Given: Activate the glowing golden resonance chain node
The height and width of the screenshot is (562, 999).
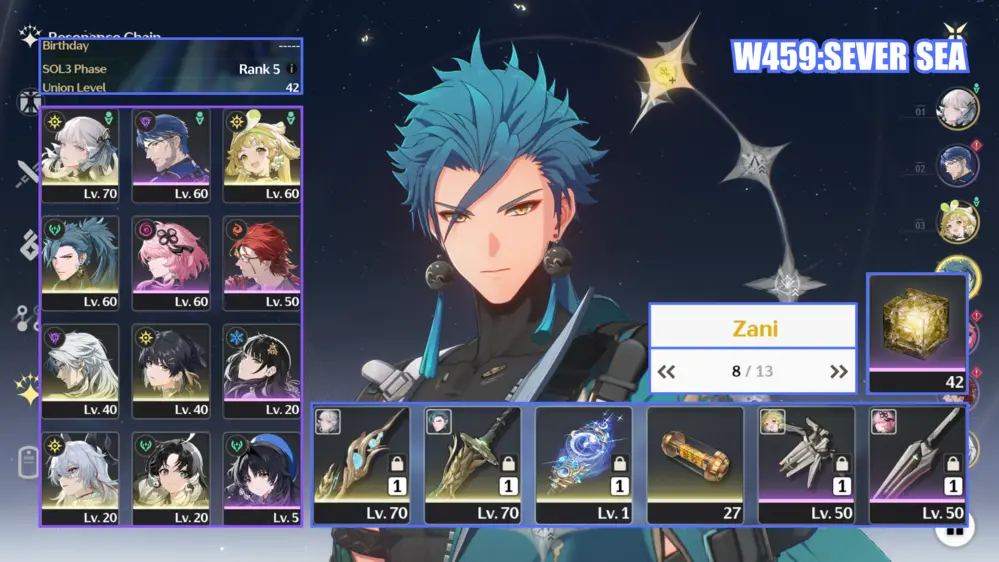Looking at the screenshot, I should point(664,70).
